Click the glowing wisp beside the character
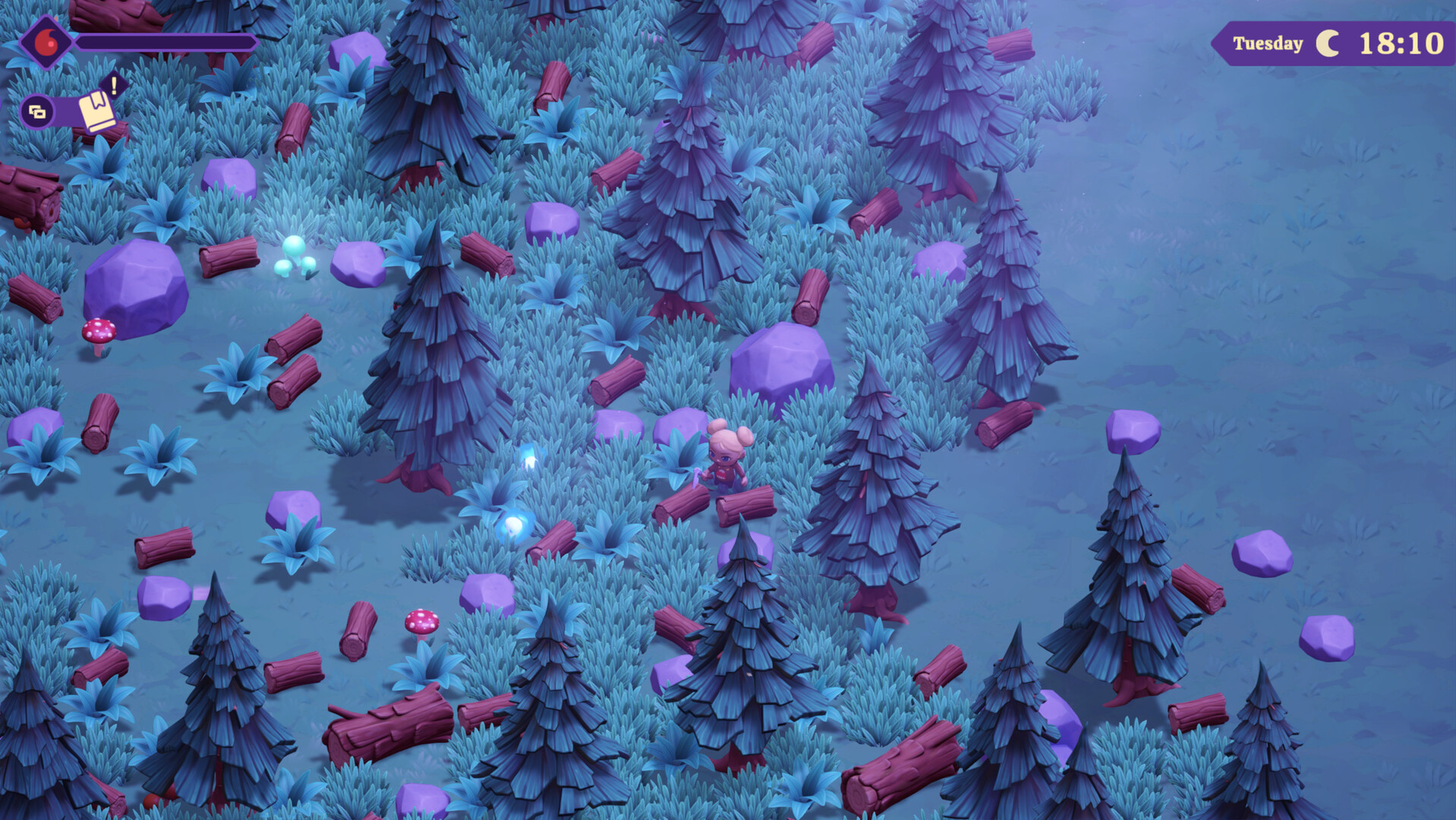This screenshot has height=820, width=1456. click(531, 456)
